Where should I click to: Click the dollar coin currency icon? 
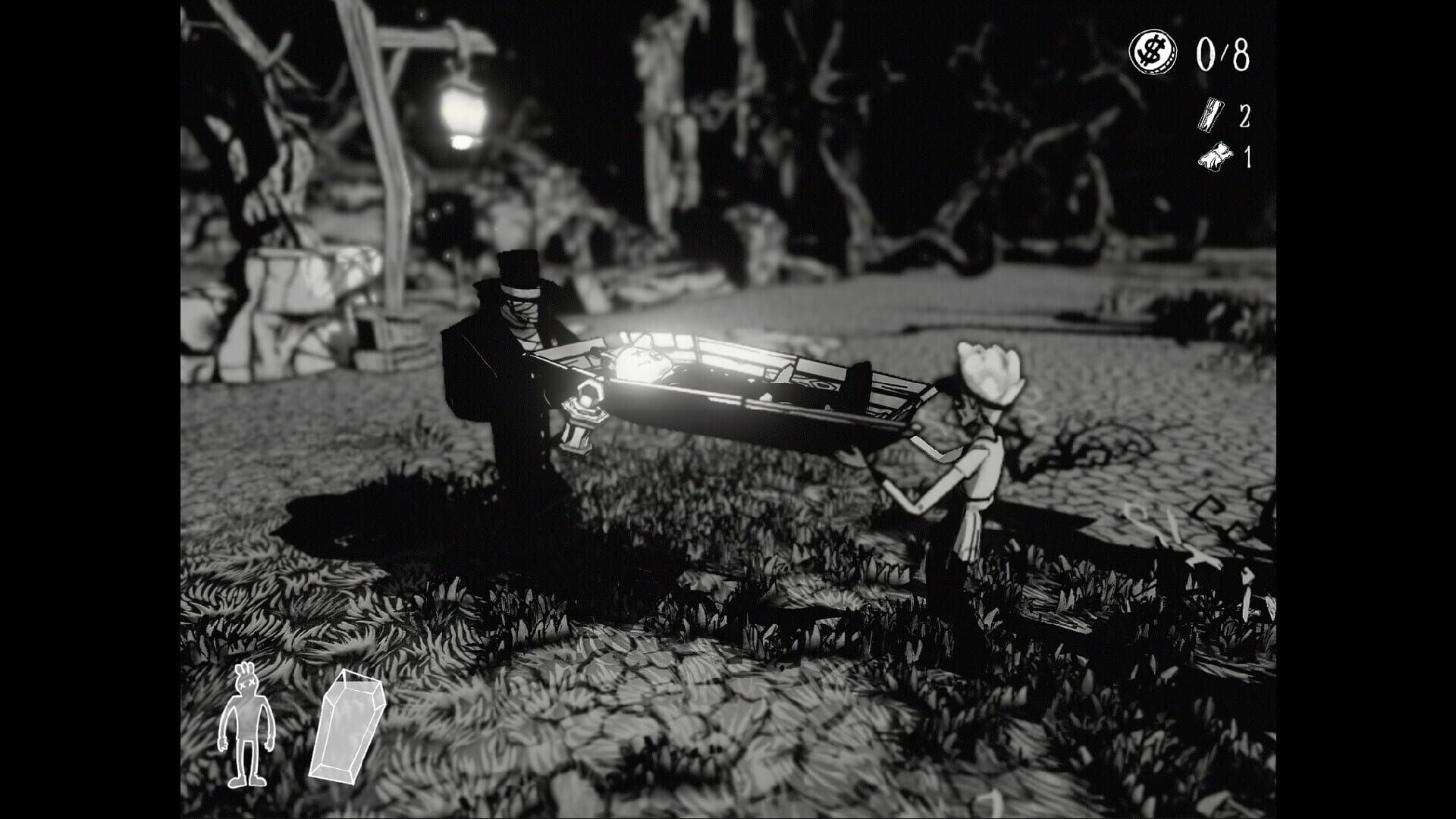coord(1153,52)
